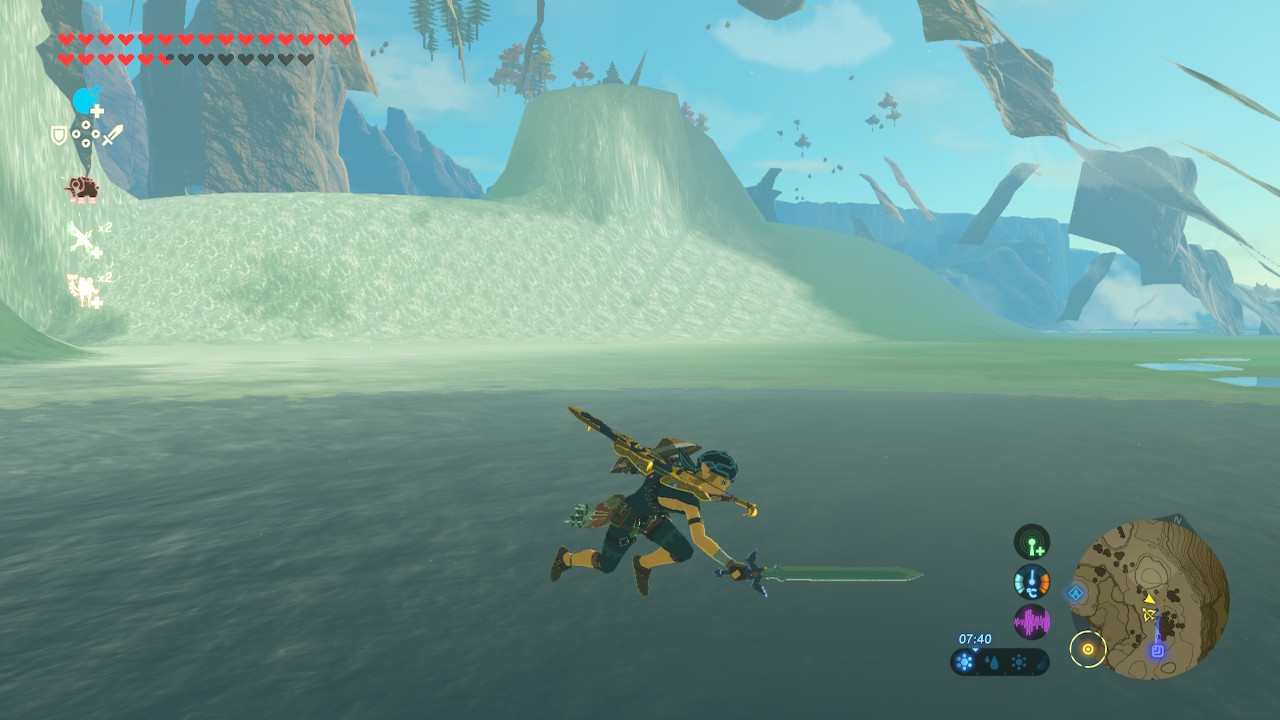
Task: Open the circular minimap
Action: [1150, 598]
